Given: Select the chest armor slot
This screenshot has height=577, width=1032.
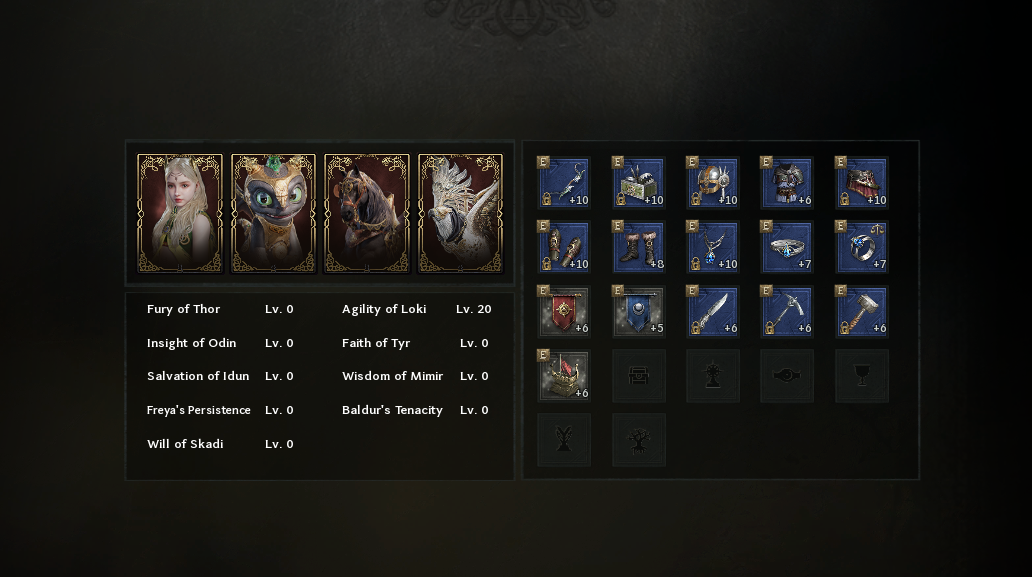Looking at the screenshot, I should (x=786, y=183).
